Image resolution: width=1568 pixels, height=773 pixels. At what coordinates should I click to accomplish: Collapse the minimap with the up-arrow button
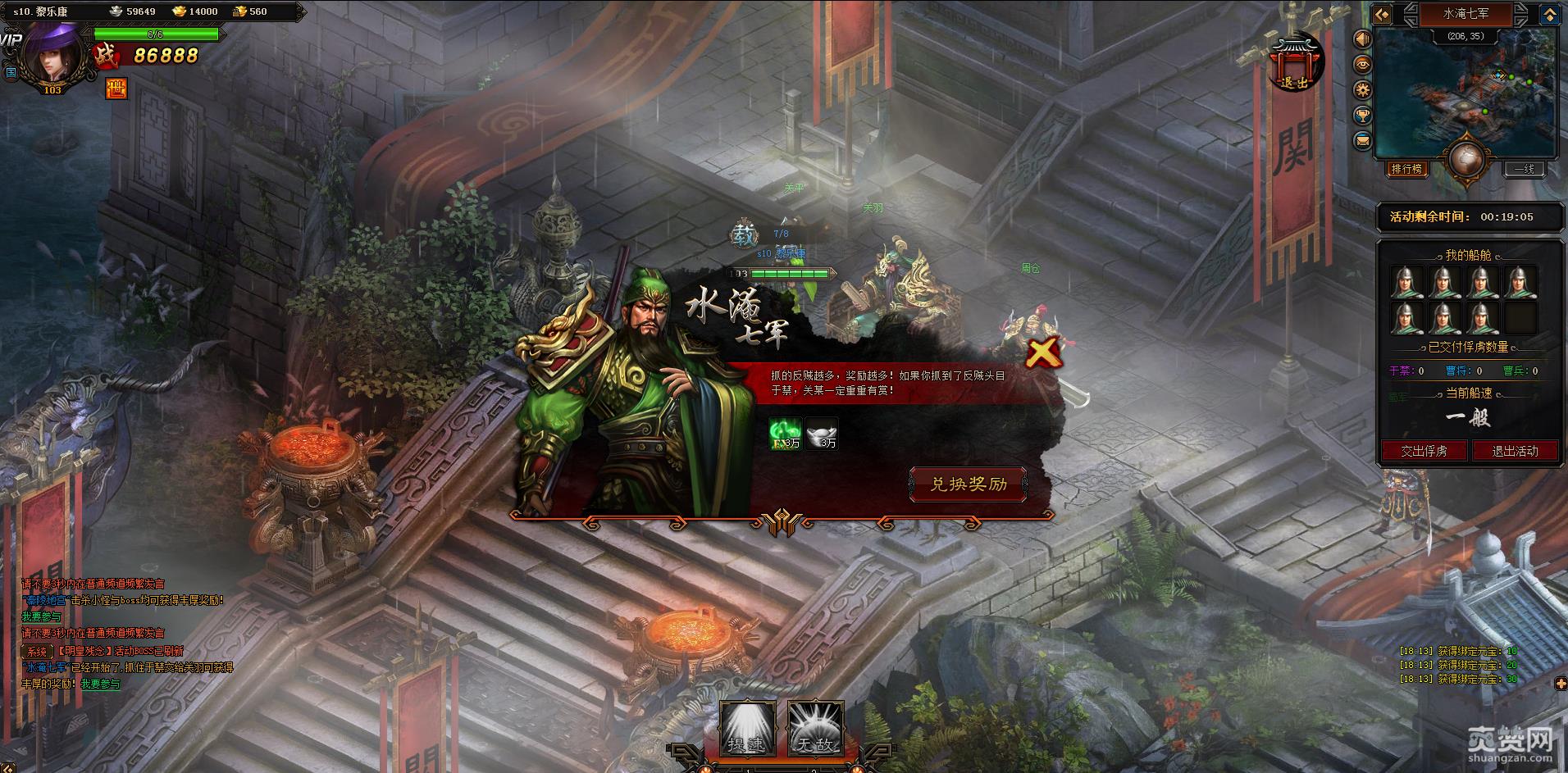[1550, 14]
